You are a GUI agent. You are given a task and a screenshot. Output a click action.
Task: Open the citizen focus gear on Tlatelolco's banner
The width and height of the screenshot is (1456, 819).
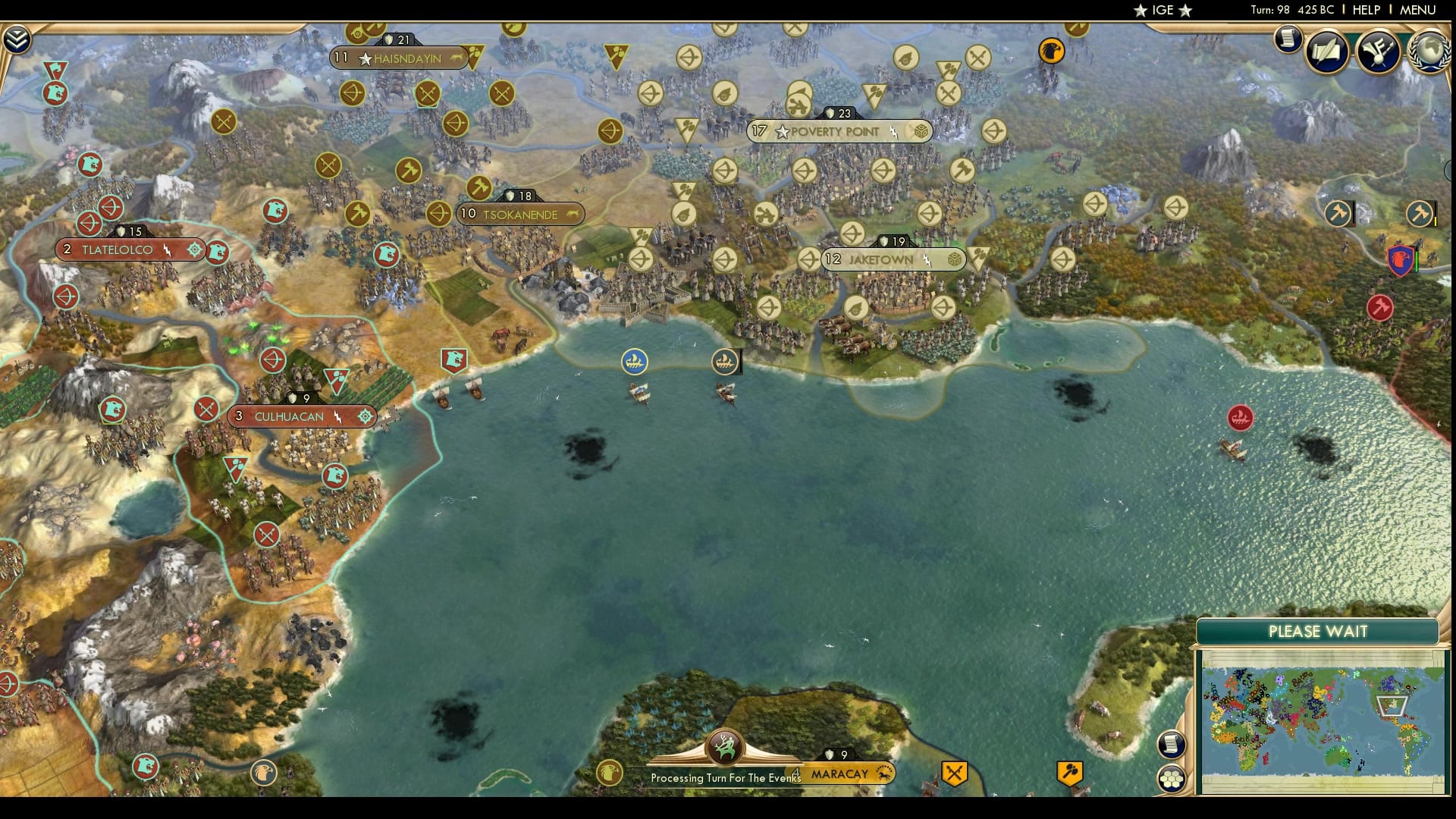(196, 249)
